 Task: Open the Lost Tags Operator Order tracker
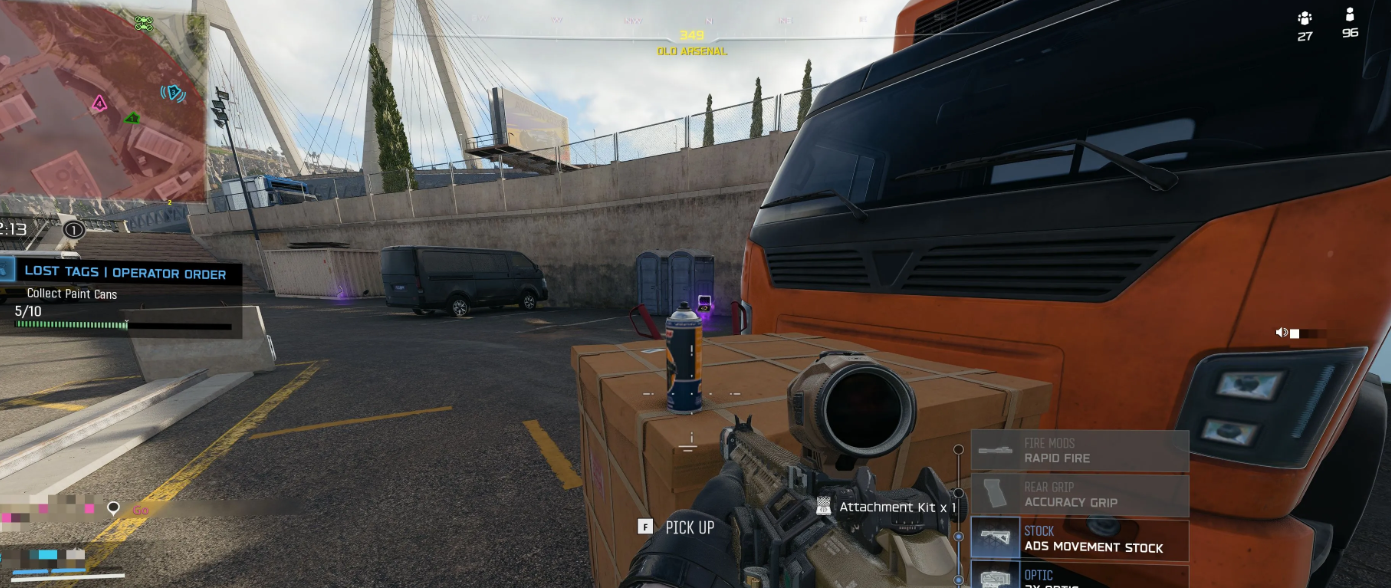[125, 273]
